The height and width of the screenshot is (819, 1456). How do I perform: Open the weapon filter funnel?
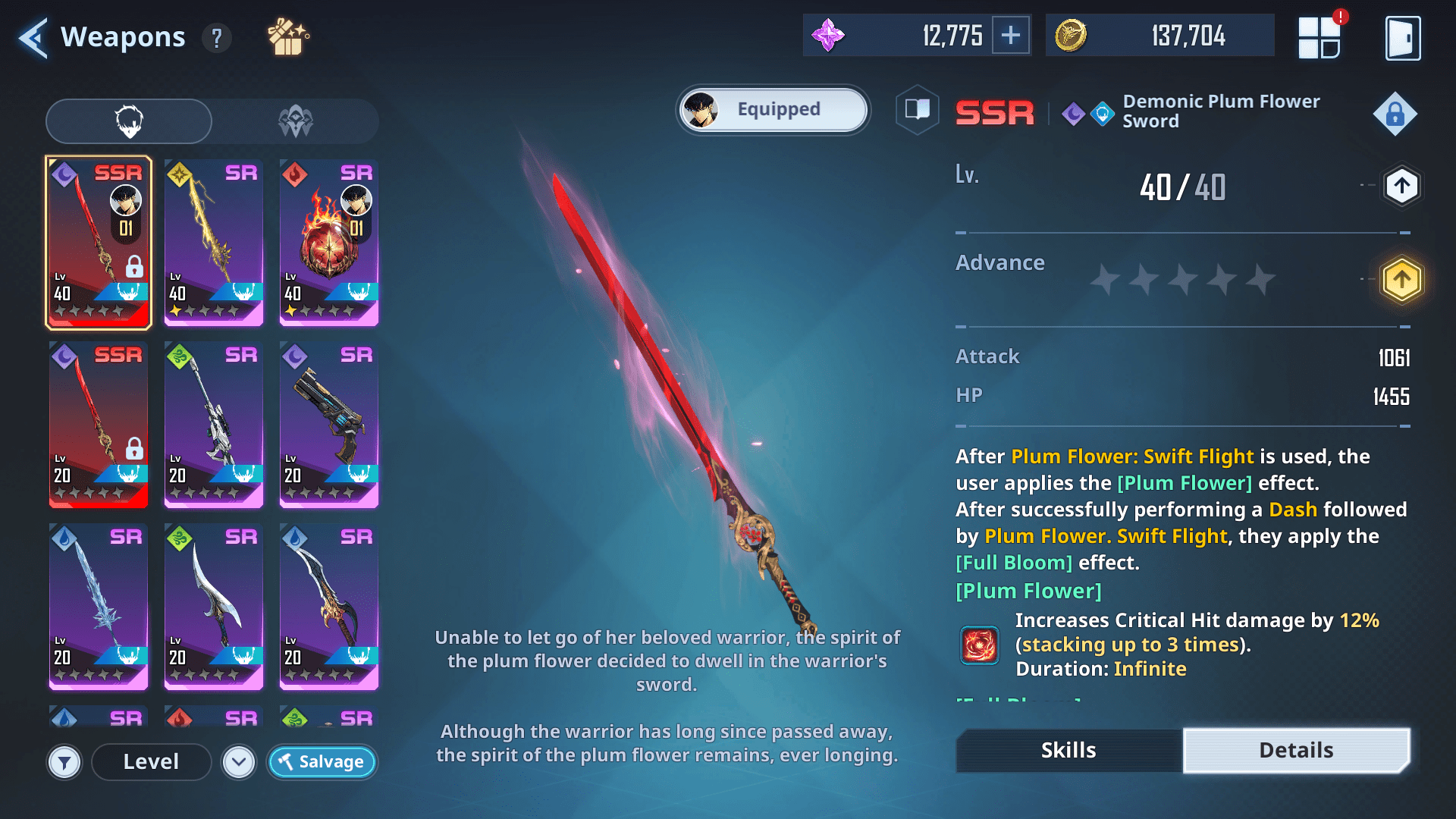(64, 762)
